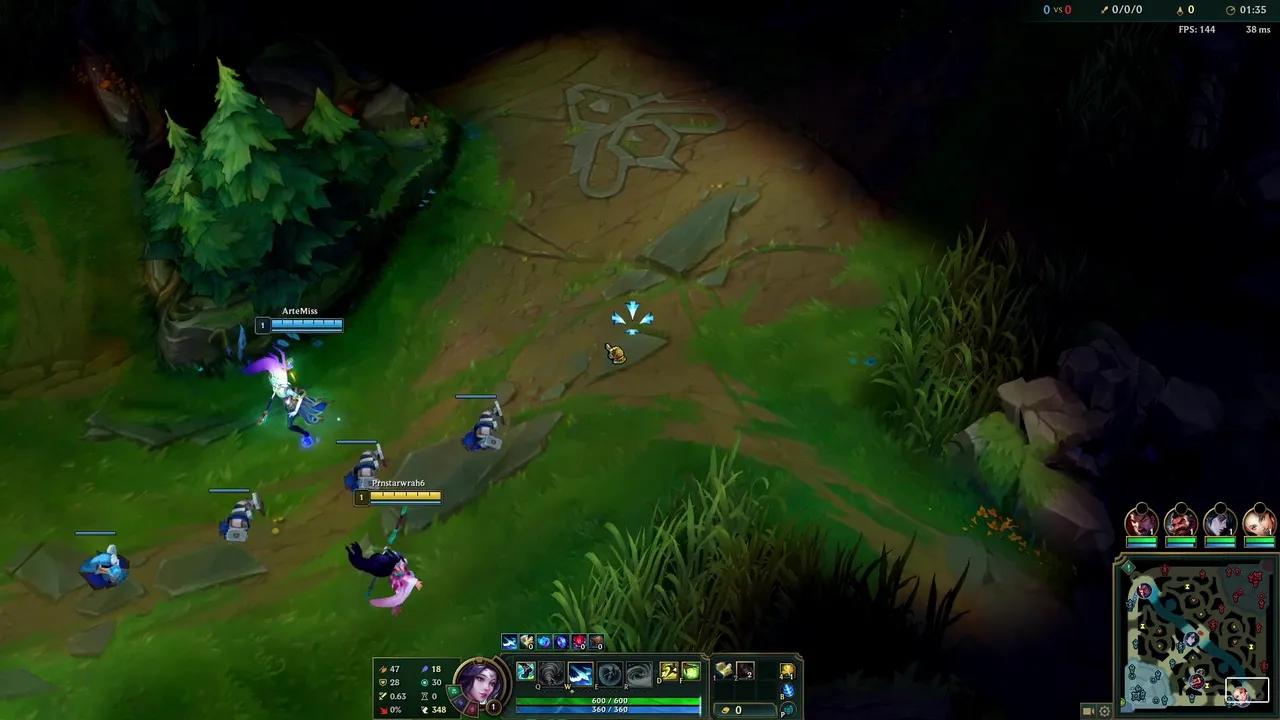Select the first ally portrait above the minimap

tap(1141, 520)
